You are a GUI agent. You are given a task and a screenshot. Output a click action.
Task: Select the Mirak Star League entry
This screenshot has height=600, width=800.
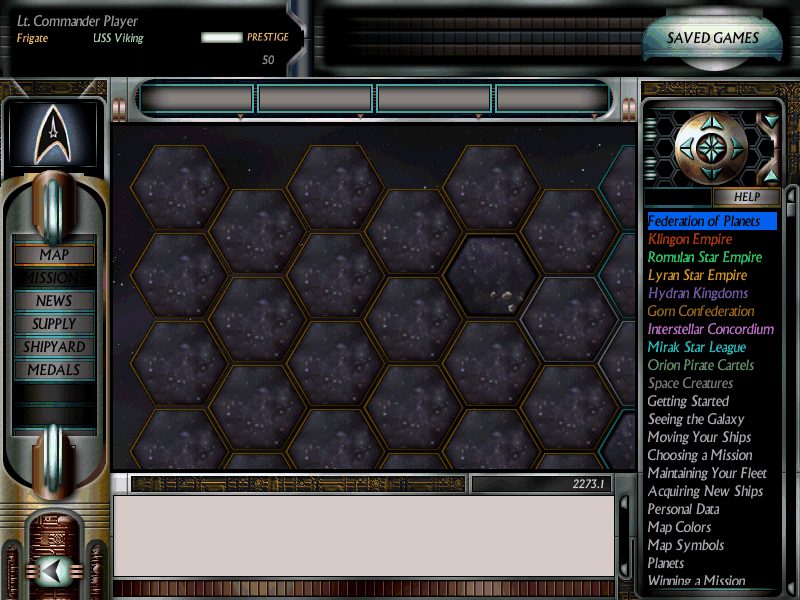697,347
